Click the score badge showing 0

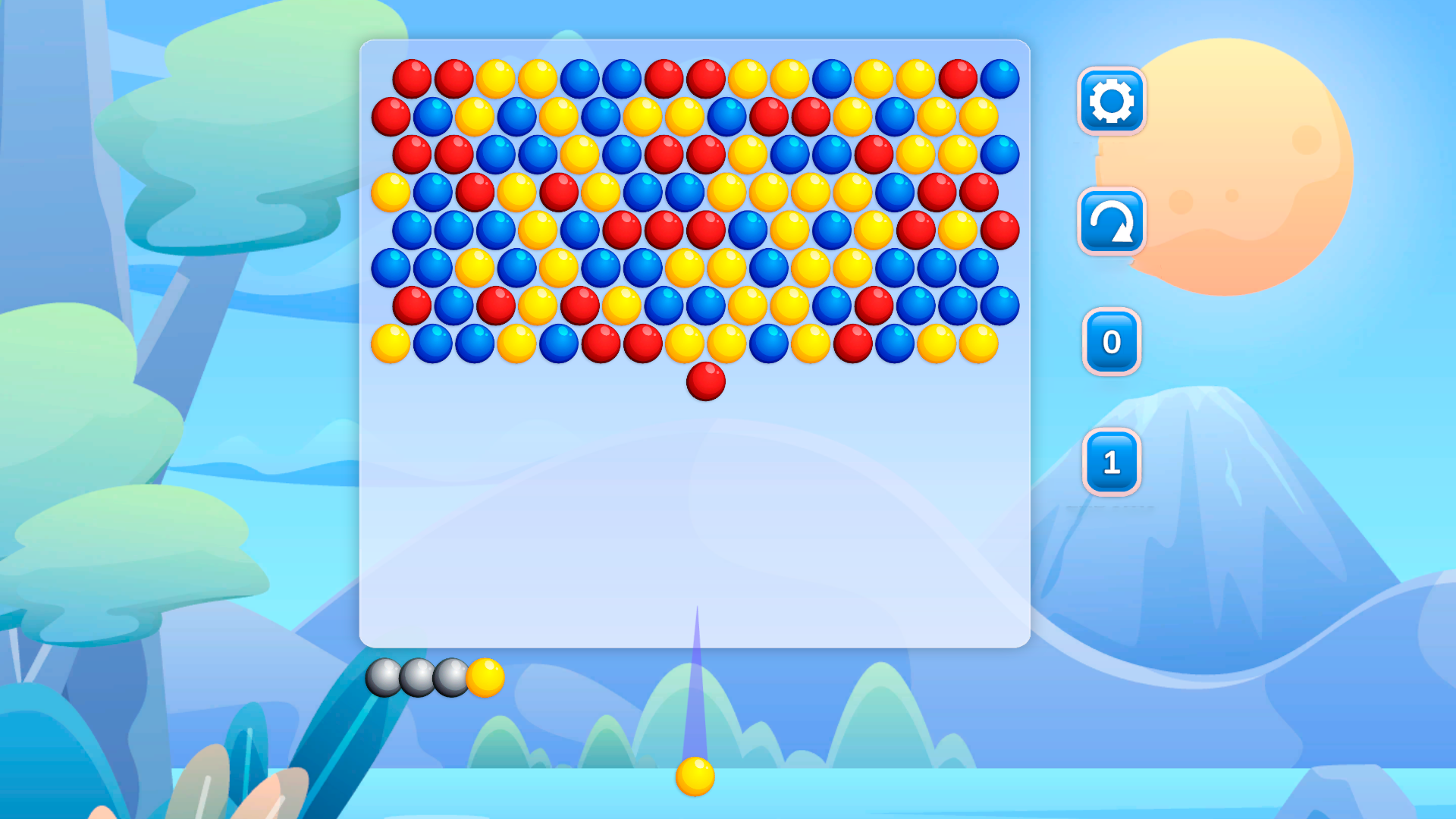1111,343
